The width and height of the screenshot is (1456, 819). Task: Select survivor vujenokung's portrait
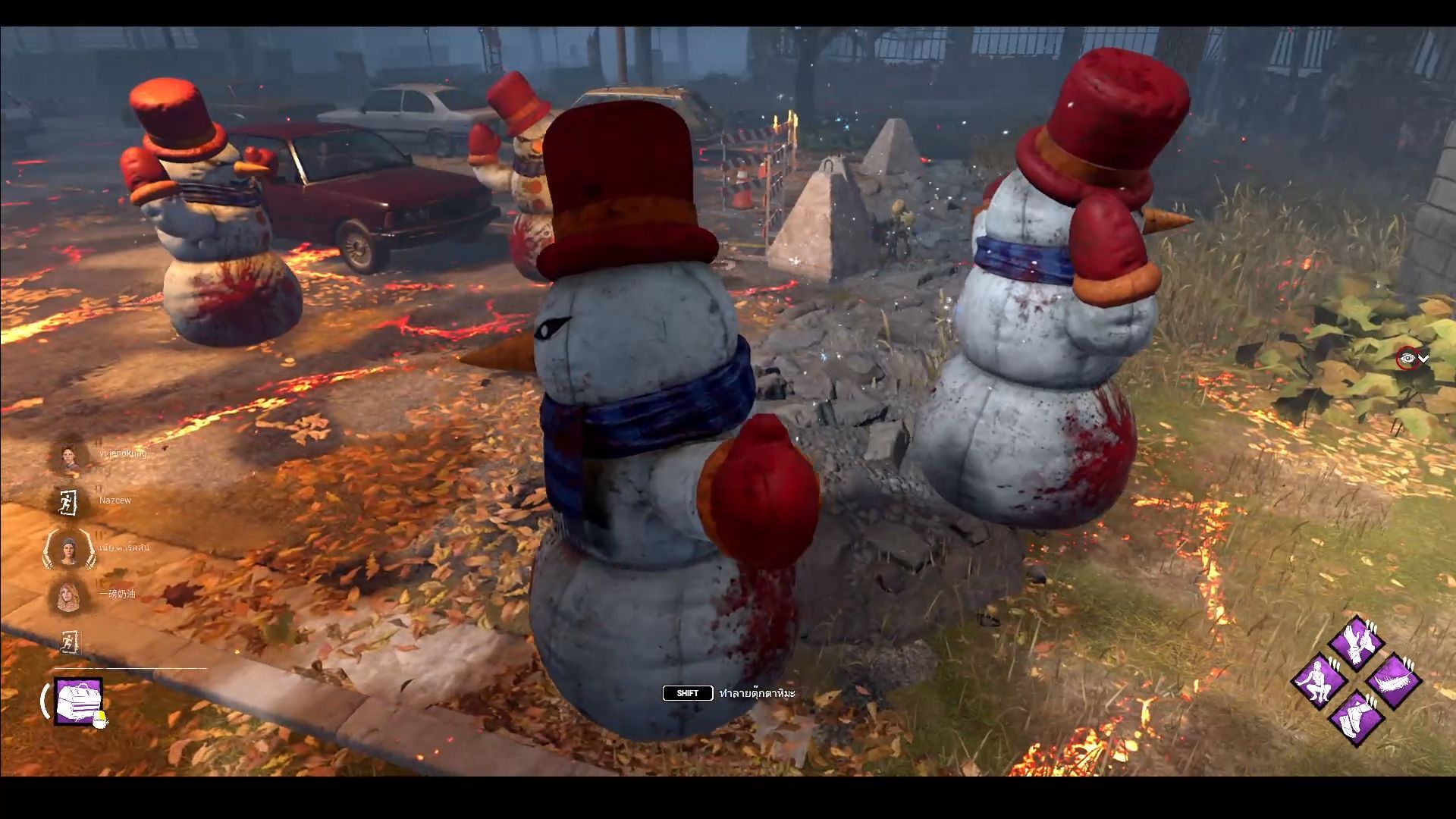pos(69,456)
